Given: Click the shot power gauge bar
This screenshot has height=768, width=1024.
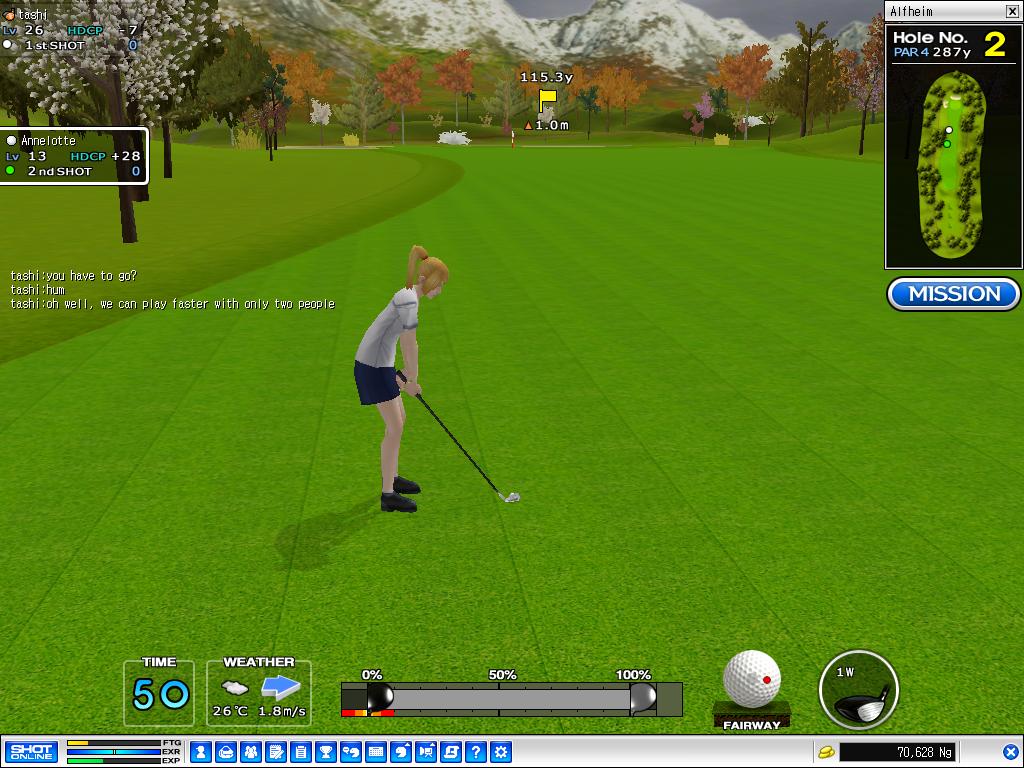Looking at the screenshot, I should click(x=511, y=698).
